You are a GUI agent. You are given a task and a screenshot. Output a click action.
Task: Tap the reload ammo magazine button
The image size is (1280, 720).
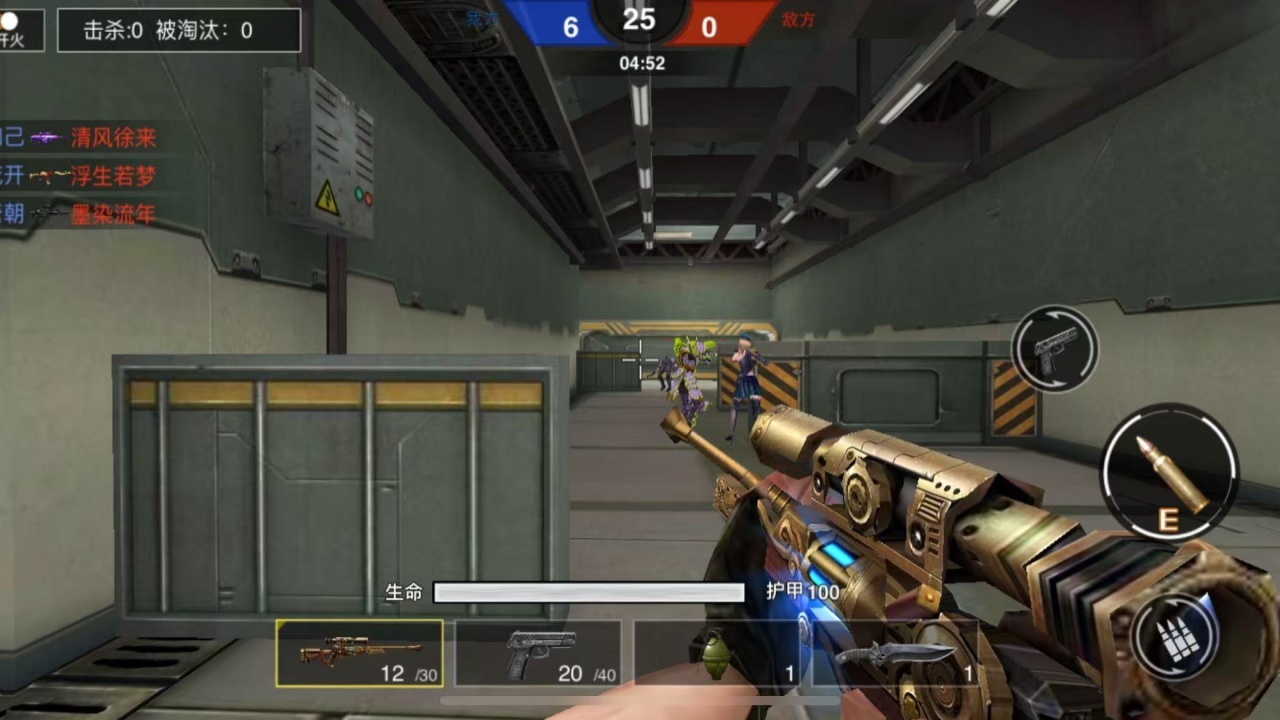(1176, 635)
